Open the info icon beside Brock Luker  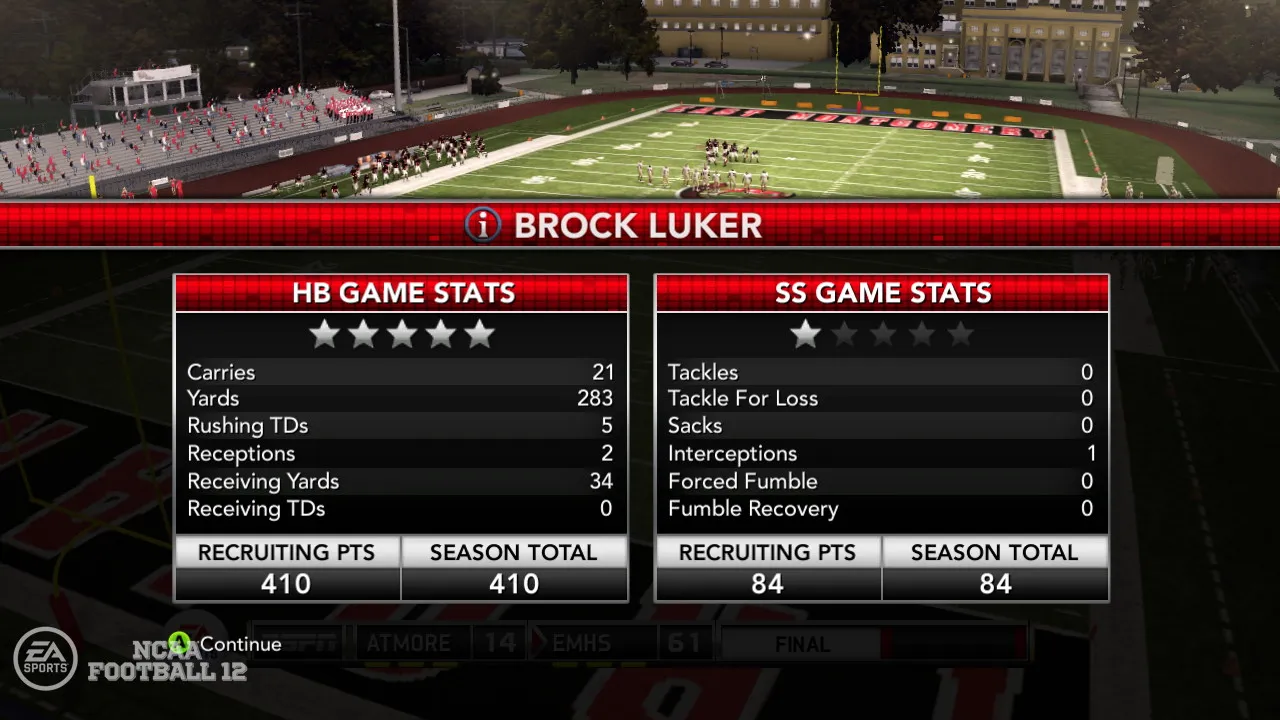click(x=483, y=225)
